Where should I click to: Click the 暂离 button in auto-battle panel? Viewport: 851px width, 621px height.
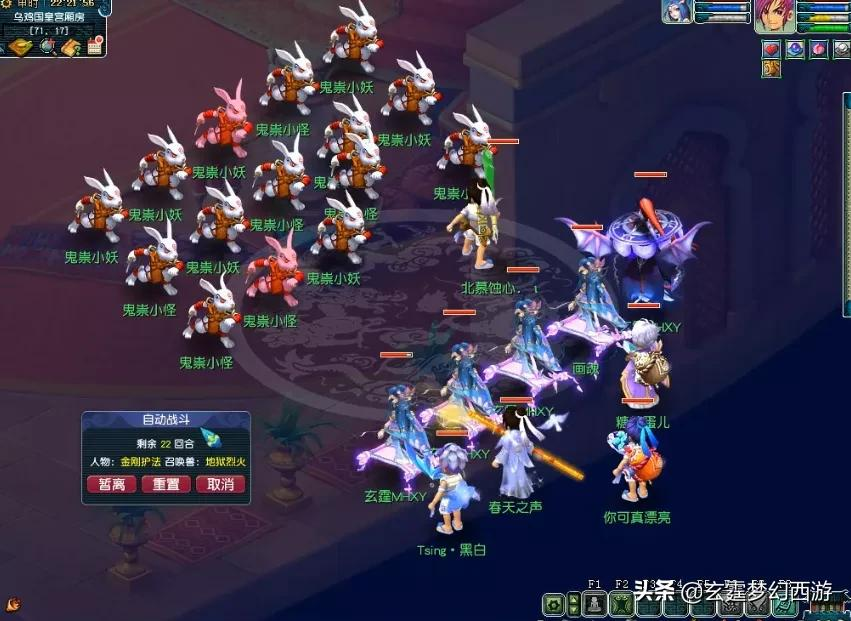[112, 484]
